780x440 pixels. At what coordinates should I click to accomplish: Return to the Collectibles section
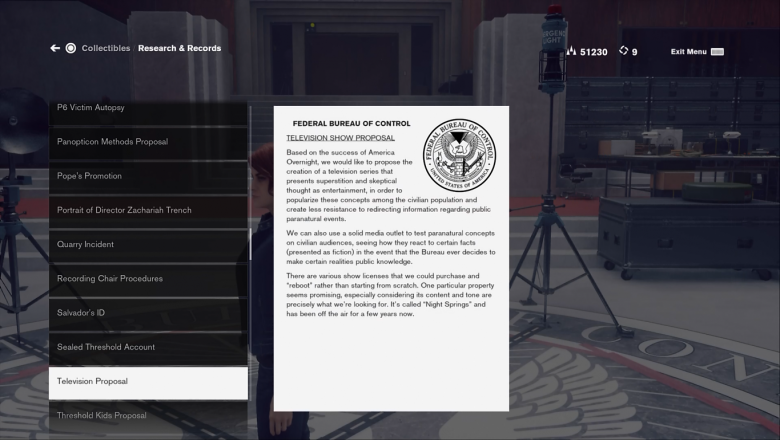(x=105, y=48)
